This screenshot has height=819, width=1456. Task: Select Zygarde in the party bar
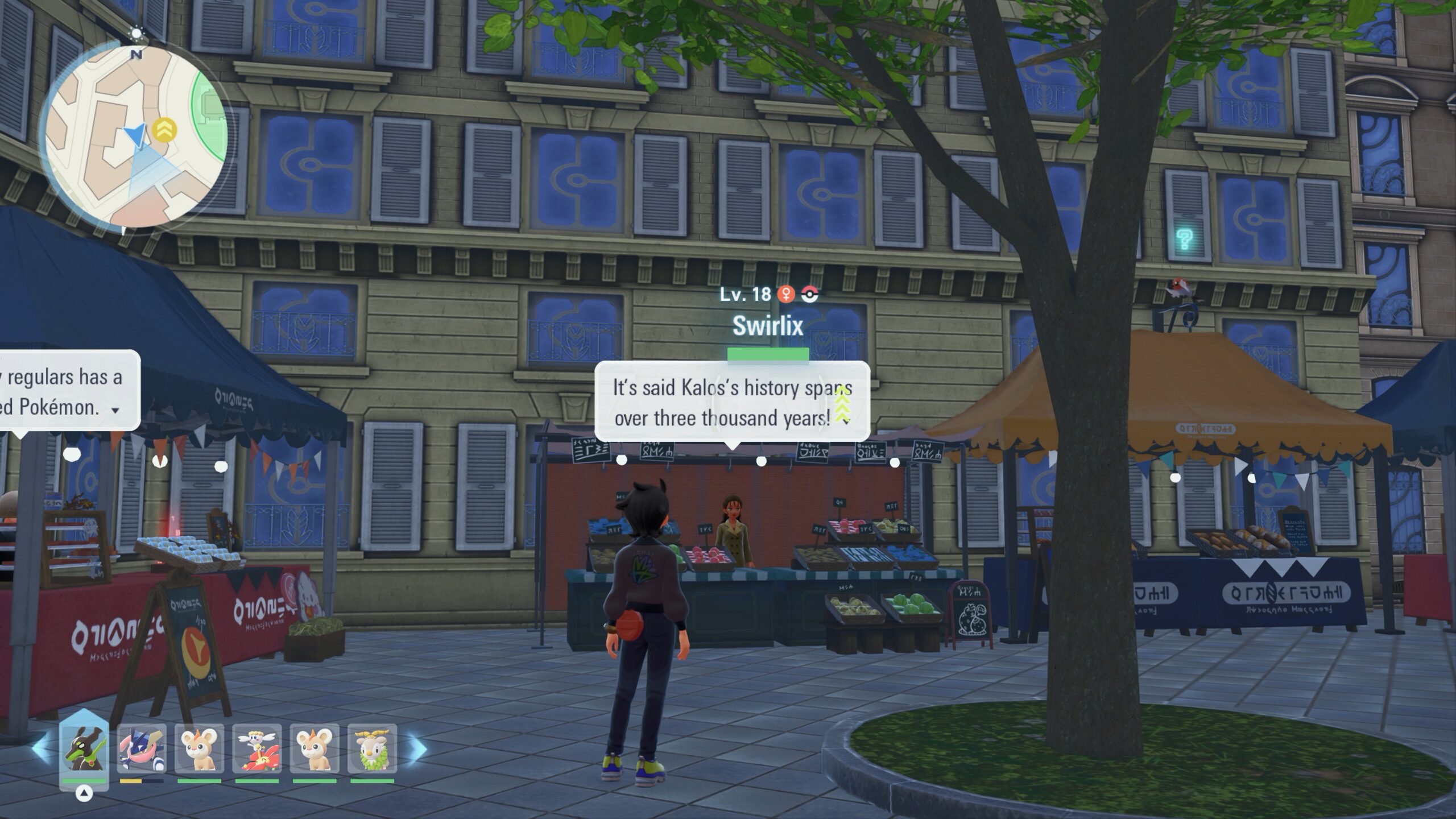(x=84, y=748)
